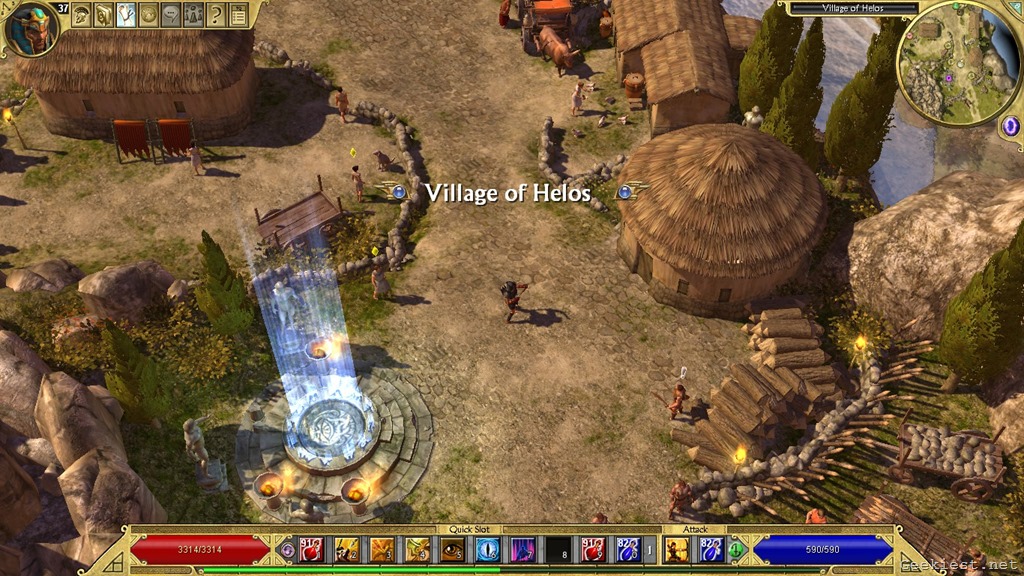The width and height of the screenshot is (1024, 576).
Task: Use the health potion in quick slot 9
Action: pyautogui.click(x=592, y=548)
